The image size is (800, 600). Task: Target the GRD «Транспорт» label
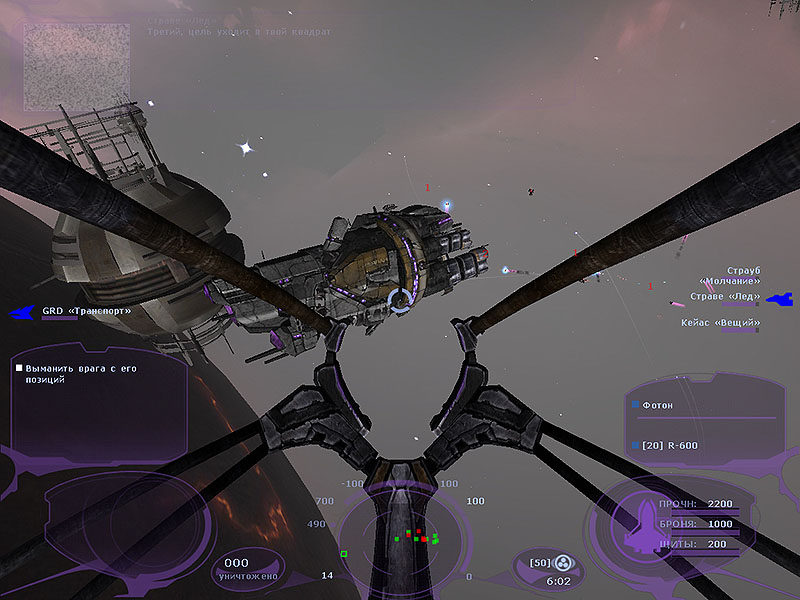tap(86, 311)
